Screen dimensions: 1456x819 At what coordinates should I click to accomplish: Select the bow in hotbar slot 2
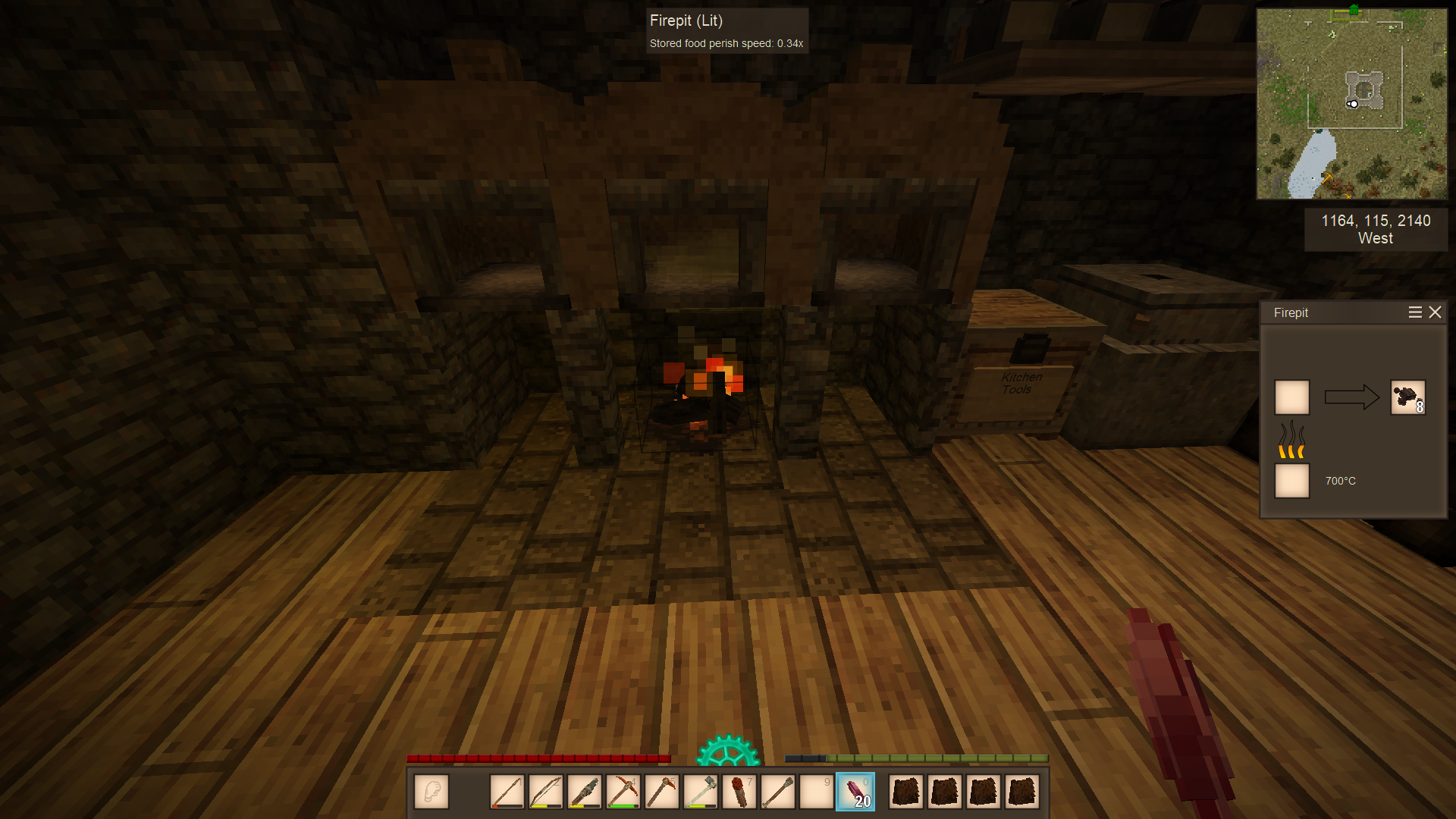tap(546, 792)
